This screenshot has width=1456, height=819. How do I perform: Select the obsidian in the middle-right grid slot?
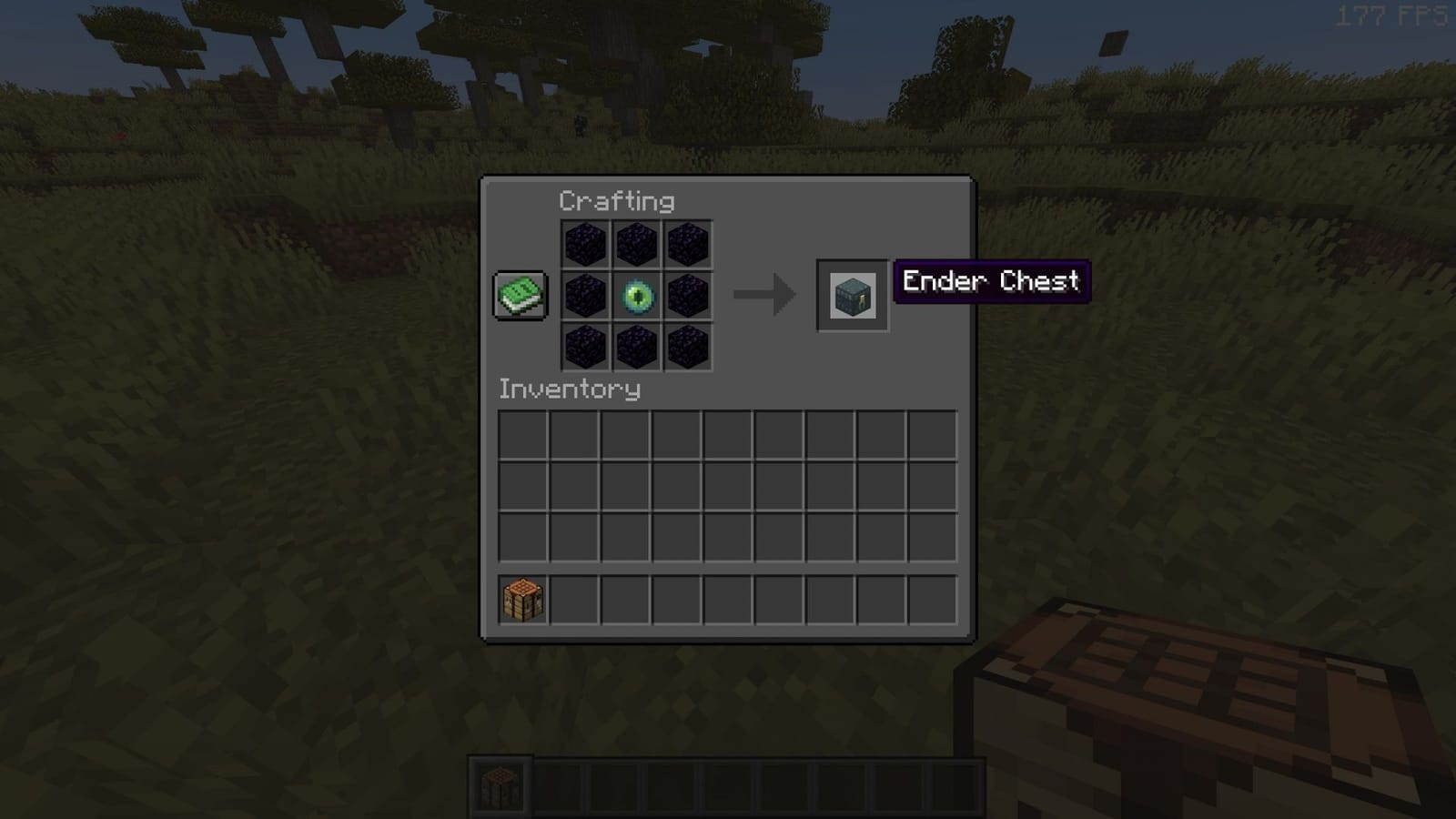[x=689, y=295]
